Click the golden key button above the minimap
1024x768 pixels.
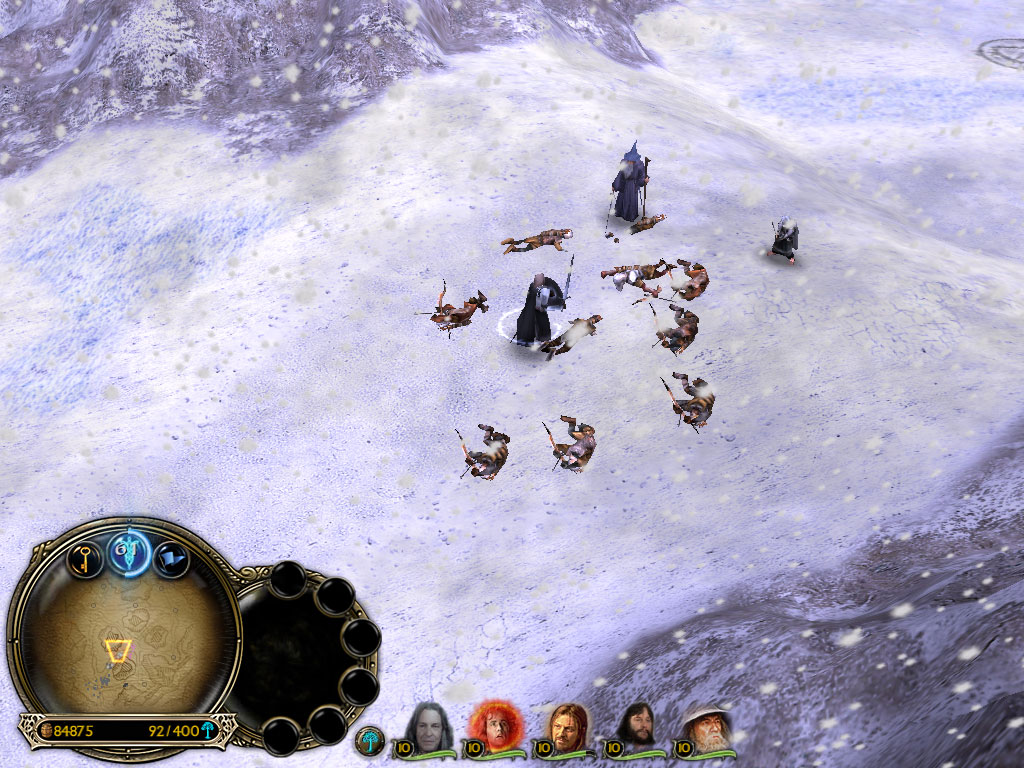pyautogui.click(x=85, y=557)
